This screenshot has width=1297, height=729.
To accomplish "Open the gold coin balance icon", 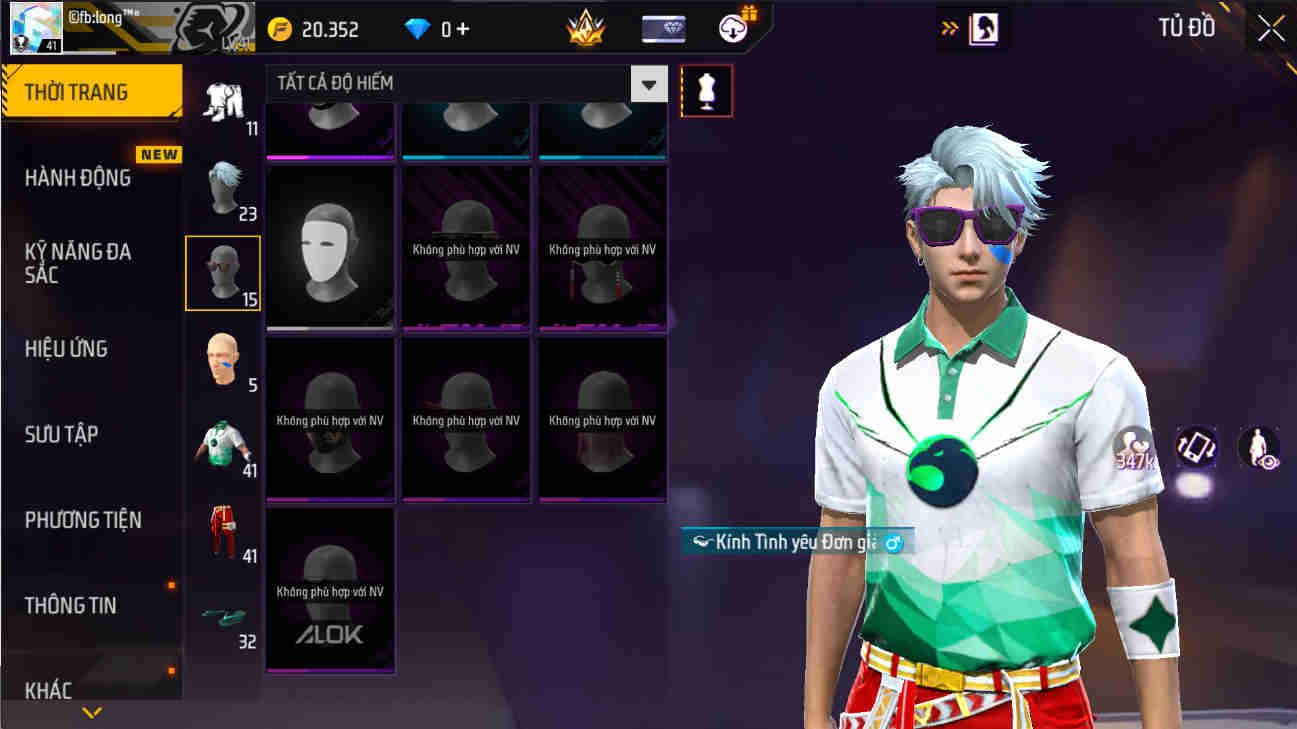I will [281, 27].
